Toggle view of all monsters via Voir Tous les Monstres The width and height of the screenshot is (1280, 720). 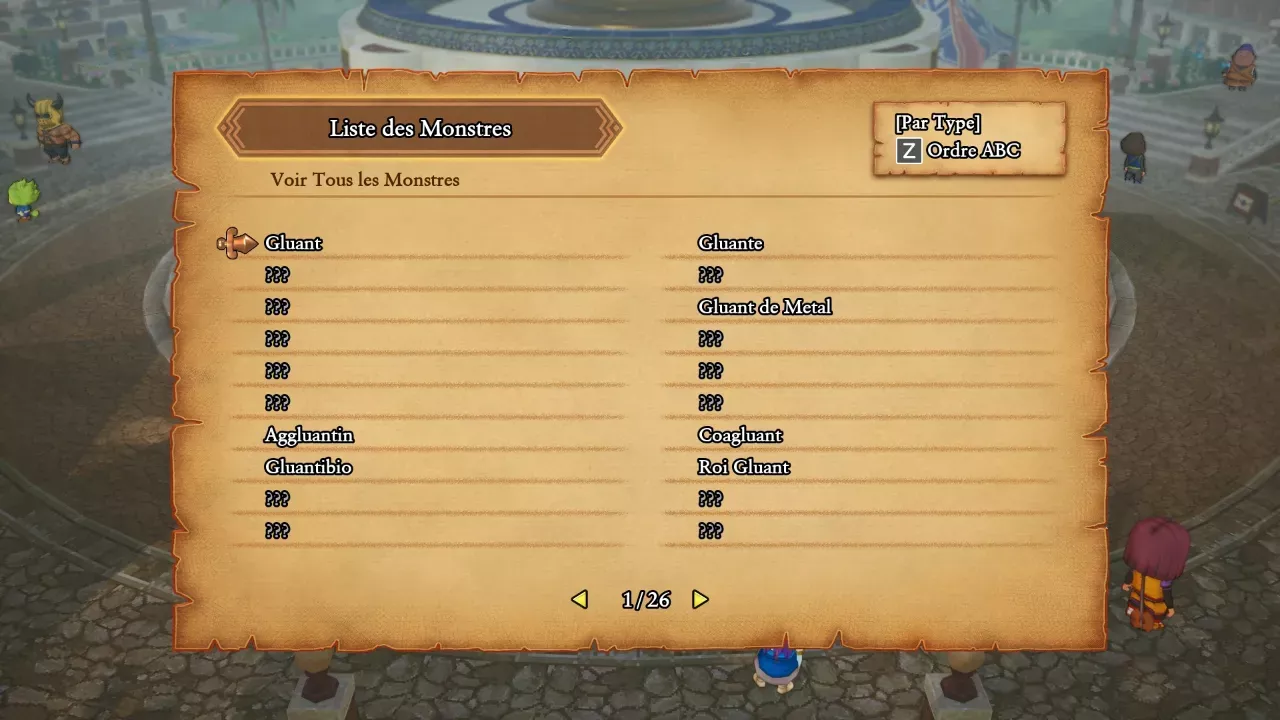pyautogui.click(x=364, y=180)
